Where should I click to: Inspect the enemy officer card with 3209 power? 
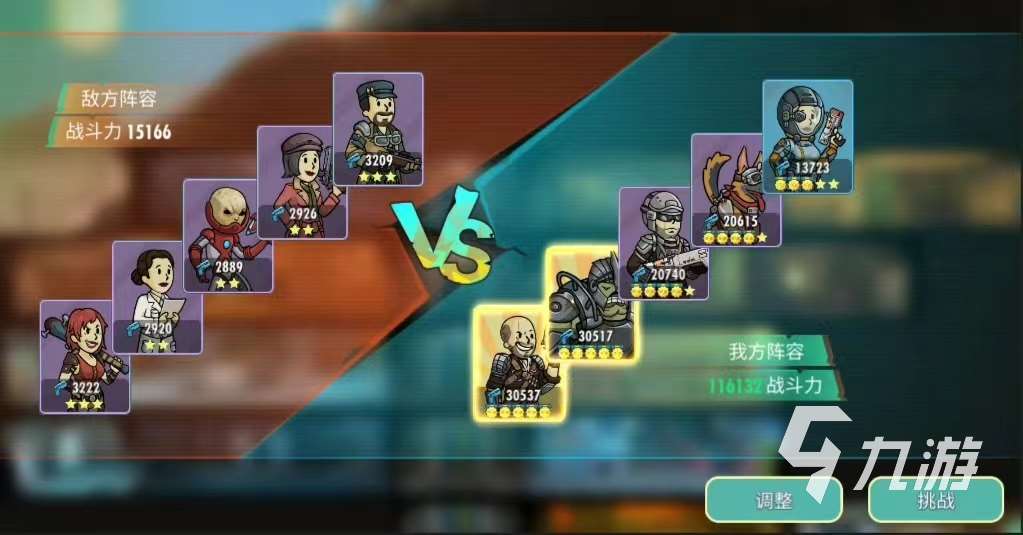coord(378,129)
